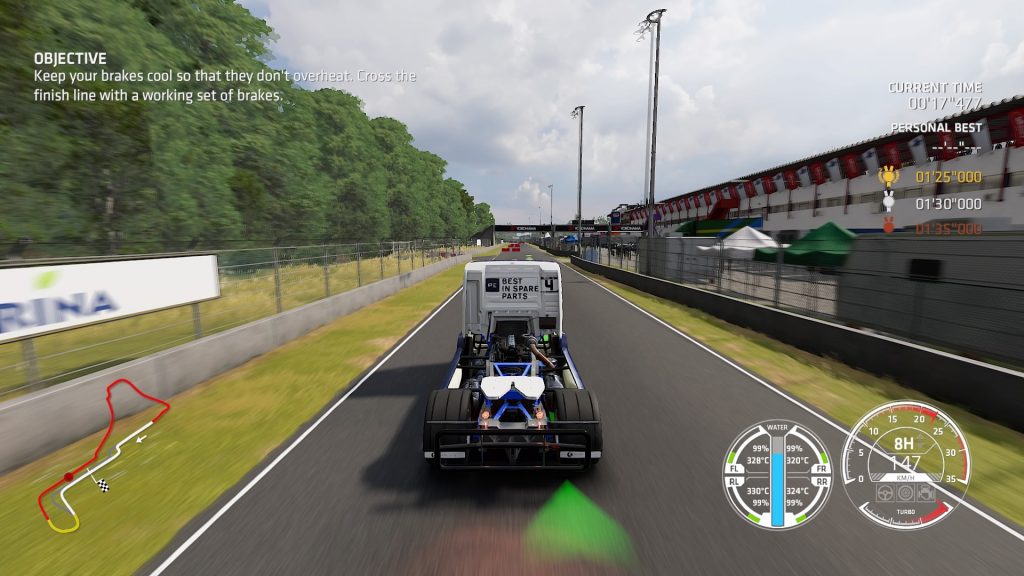Image resolution: width=1024 pixels, height=576 pixels.
Task: Click the engine warning status icon
Action: coord(927,492)
